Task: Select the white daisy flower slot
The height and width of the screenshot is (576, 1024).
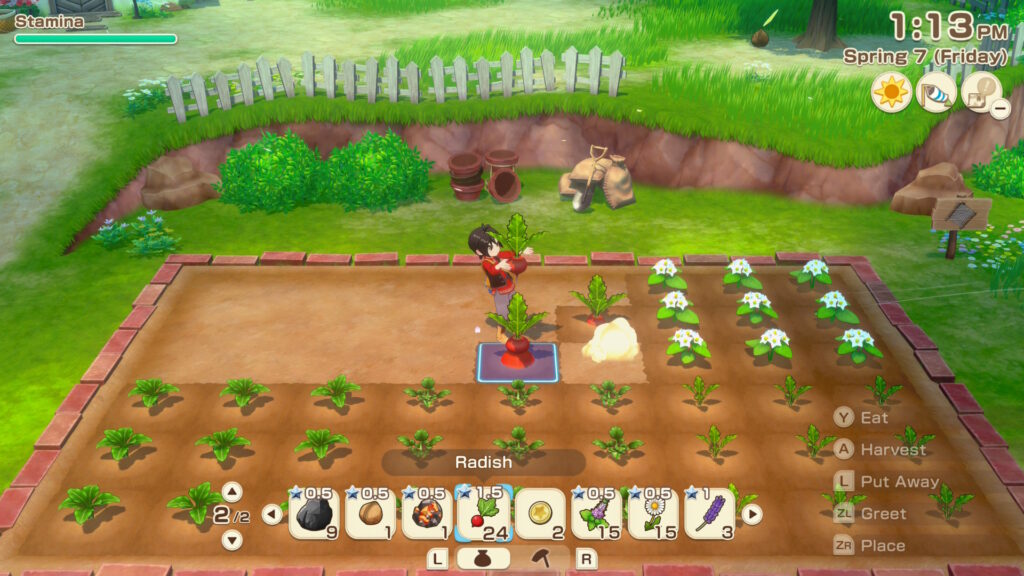Action: coord(654,514)
